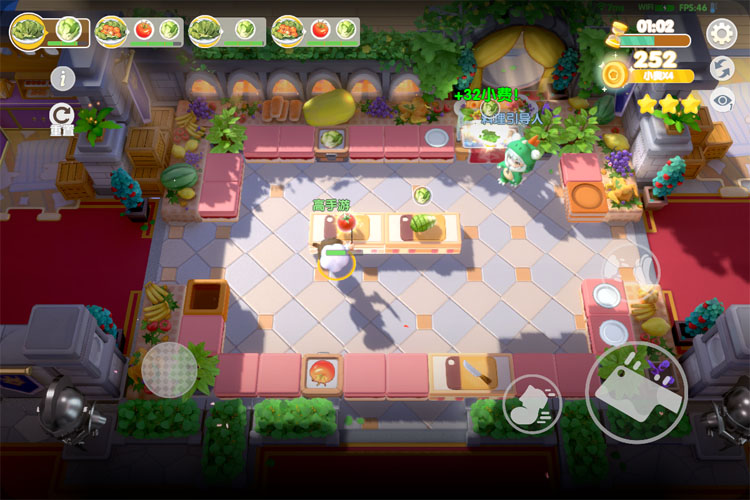The height and width of the screenshot is (500, 750).
Task: Click the 重置 reset button
Action: pos(63,118)
